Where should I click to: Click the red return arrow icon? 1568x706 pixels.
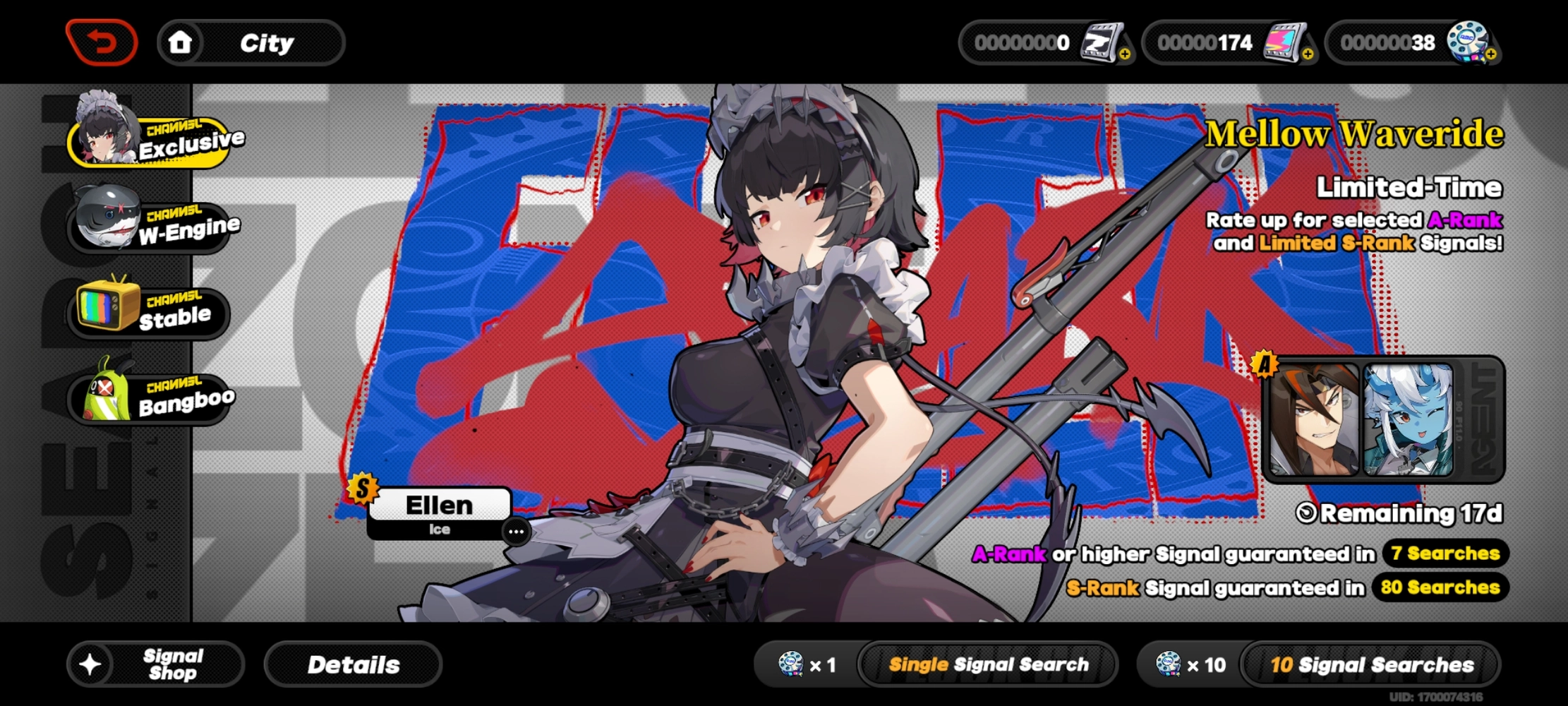click(101, 42)
